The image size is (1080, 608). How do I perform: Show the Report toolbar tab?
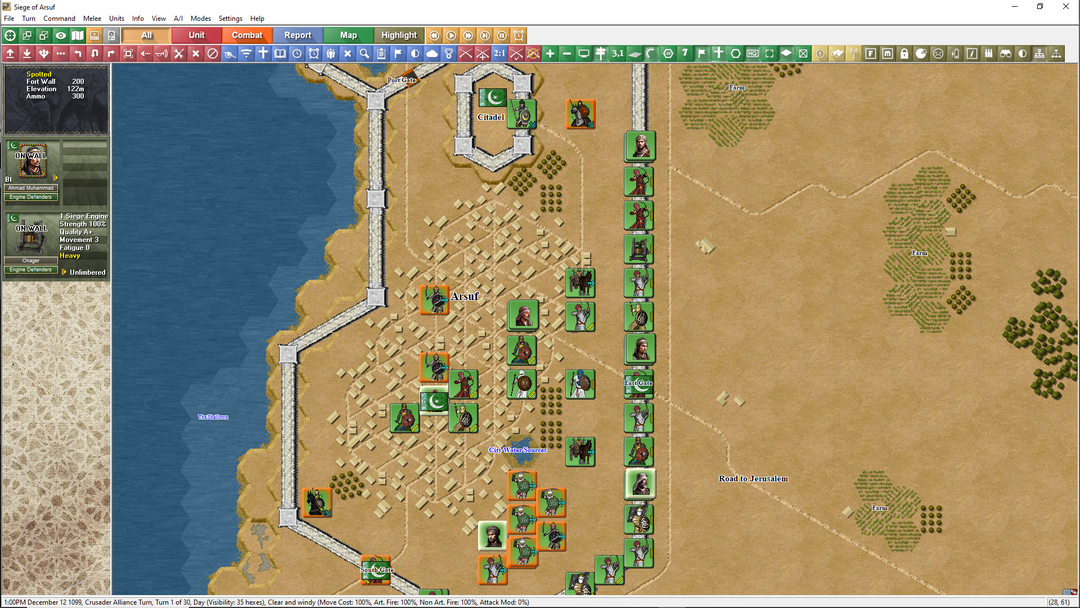click(x=298, y=36)
